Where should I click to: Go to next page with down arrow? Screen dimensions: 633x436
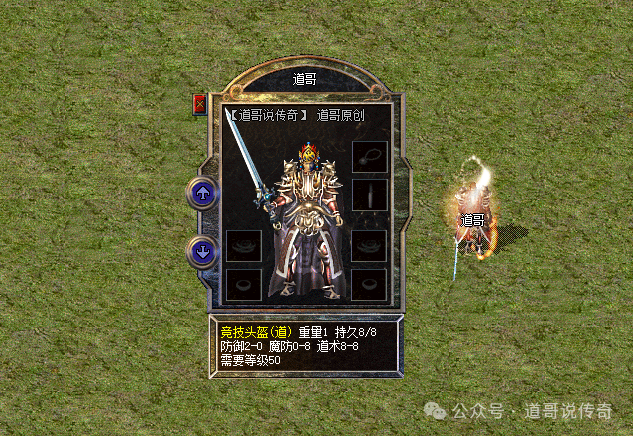pos(204,251)
